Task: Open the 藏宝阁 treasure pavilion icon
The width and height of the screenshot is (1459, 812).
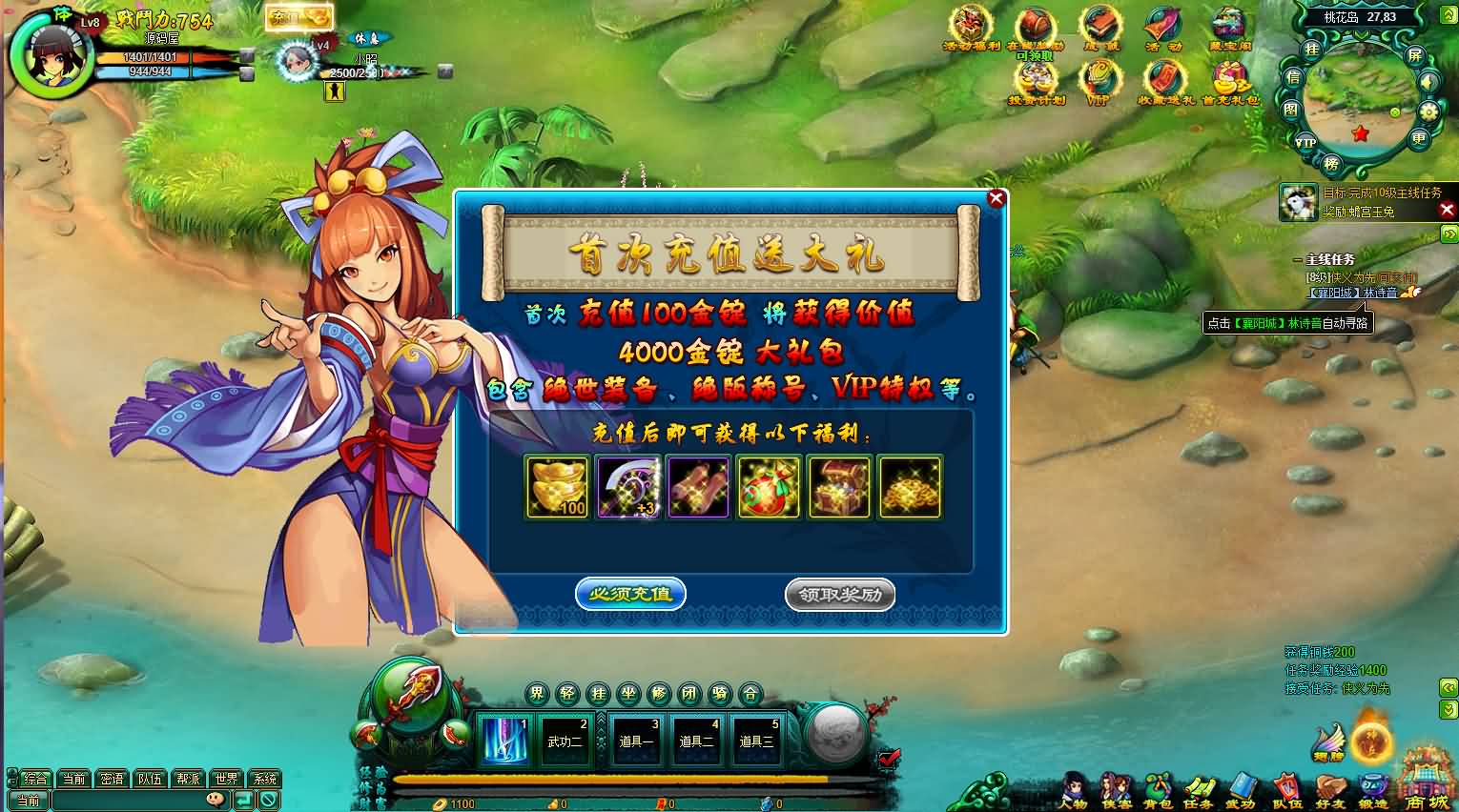Action: (x=1226, y=25)
